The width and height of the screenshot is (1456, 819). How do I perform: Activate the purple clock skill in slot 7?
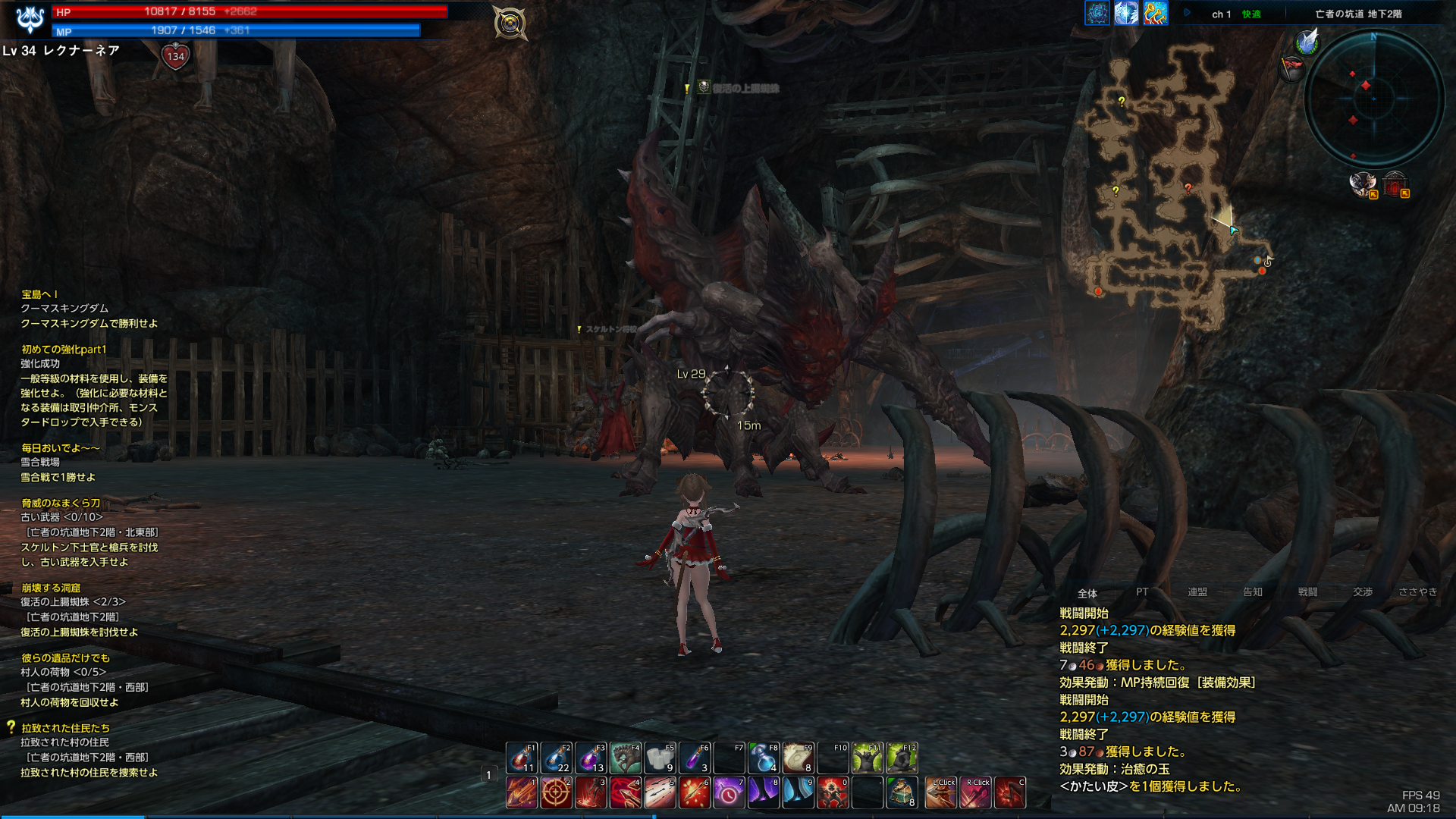click(729, 792)
